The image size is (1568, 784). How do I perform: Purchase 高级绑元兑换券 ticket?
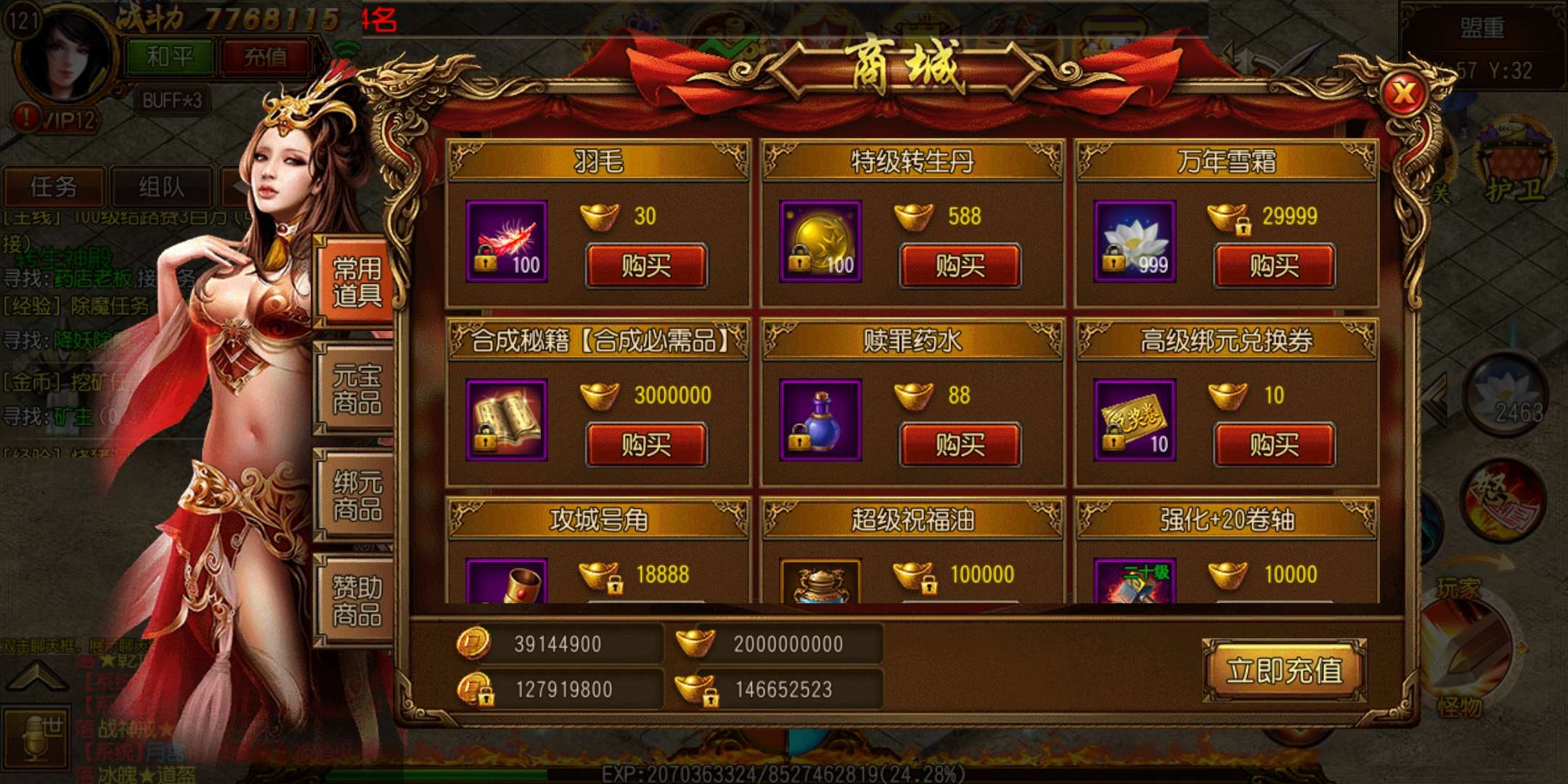[x=1274, y=444]
